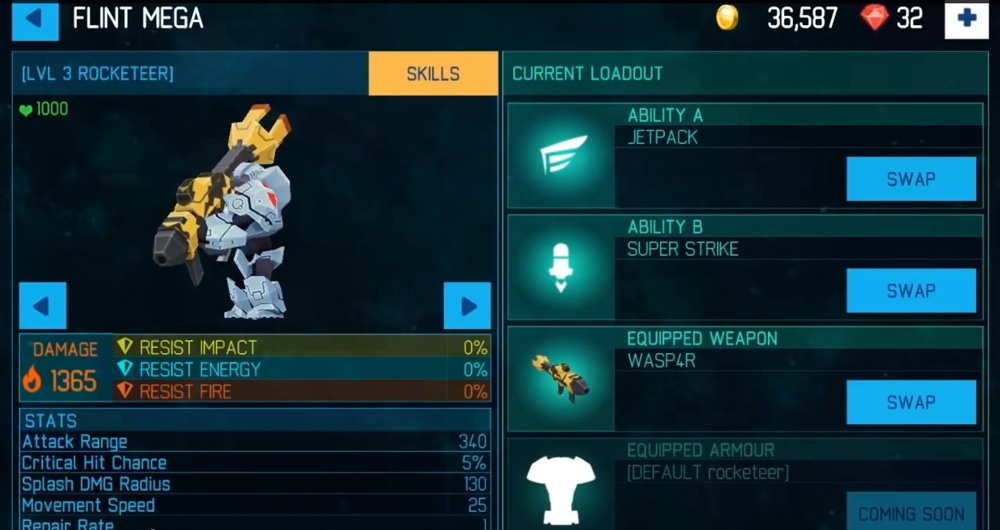The width and height of the screenshot is (1000, 530).
Task: Open the Skills tab
Action: [x=433, y=74]
